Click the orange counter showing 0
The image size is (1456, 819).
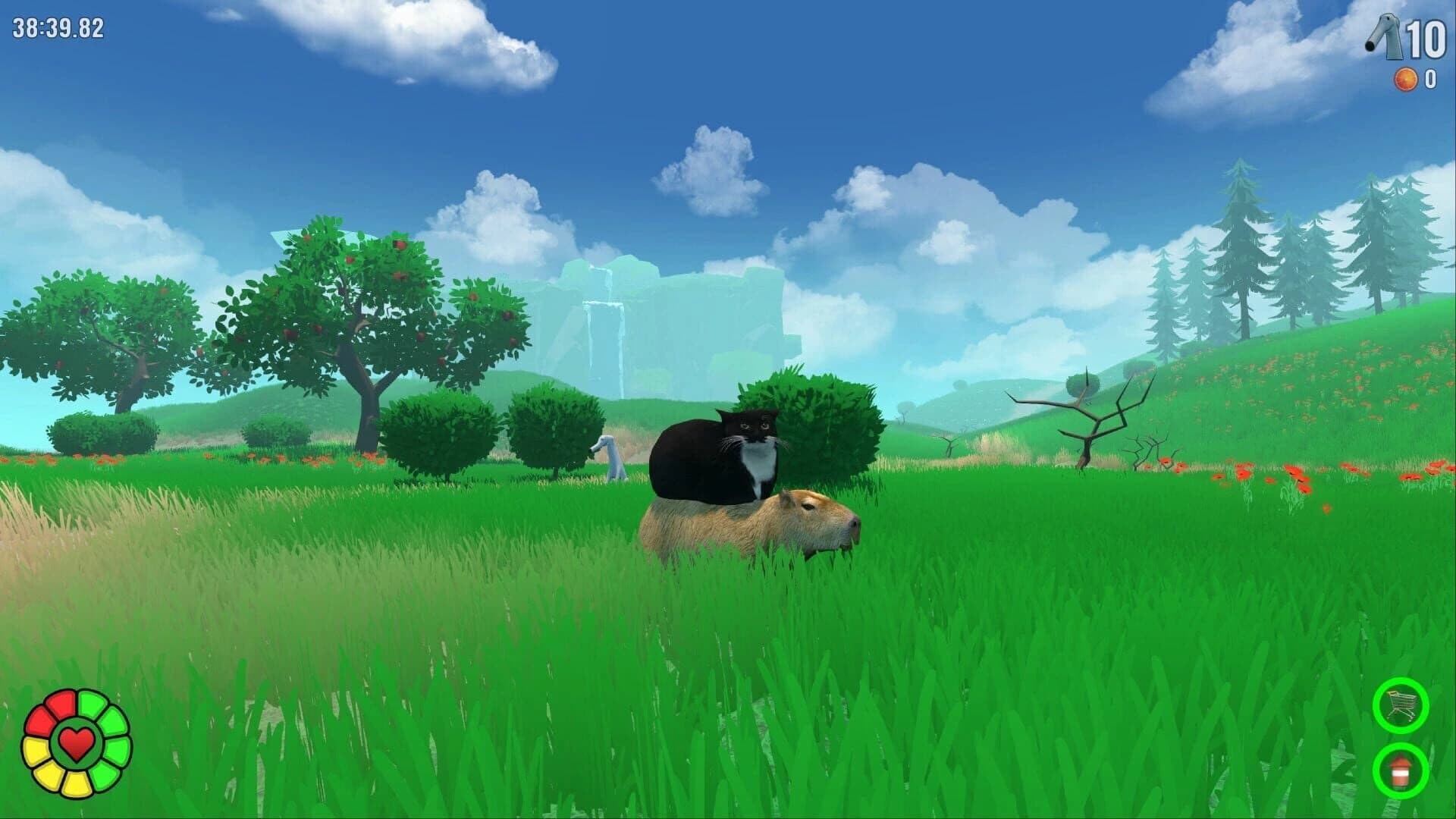(1429, 78)
